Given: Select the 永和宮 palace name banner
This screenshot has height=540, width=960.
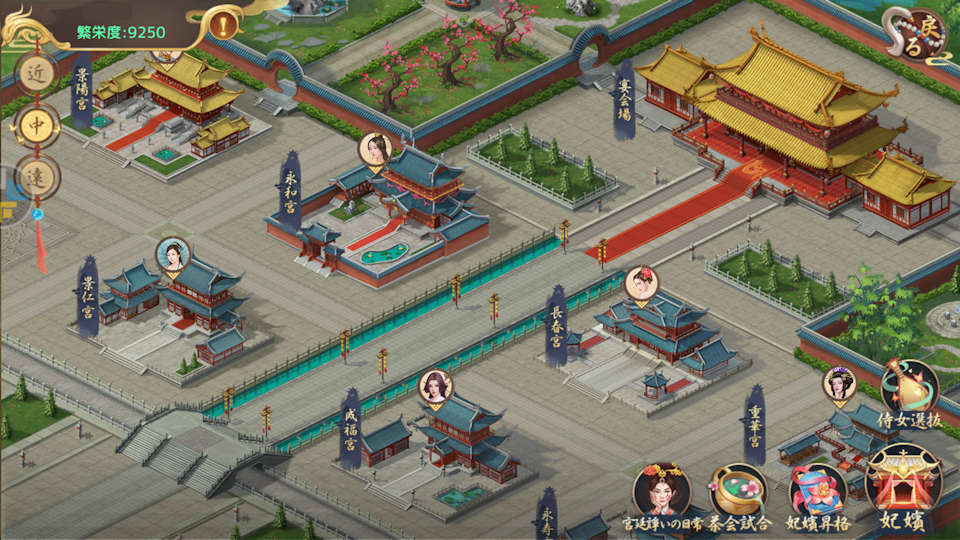Looking at the screenshot, I should click(290, 190).
